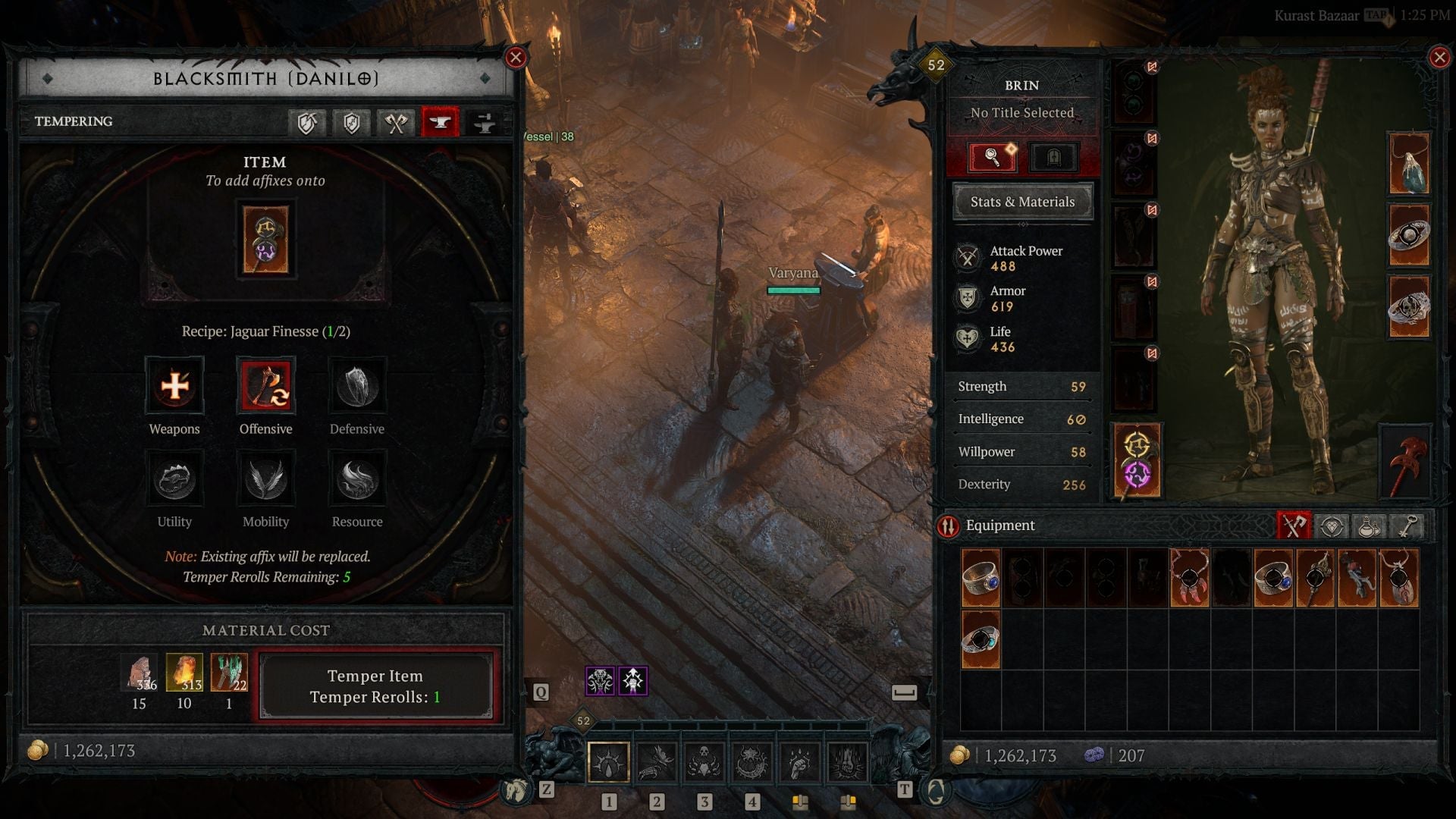Enable the Defensive tempering category
The width and height of the screenshot is (1456, 819).
356,387
